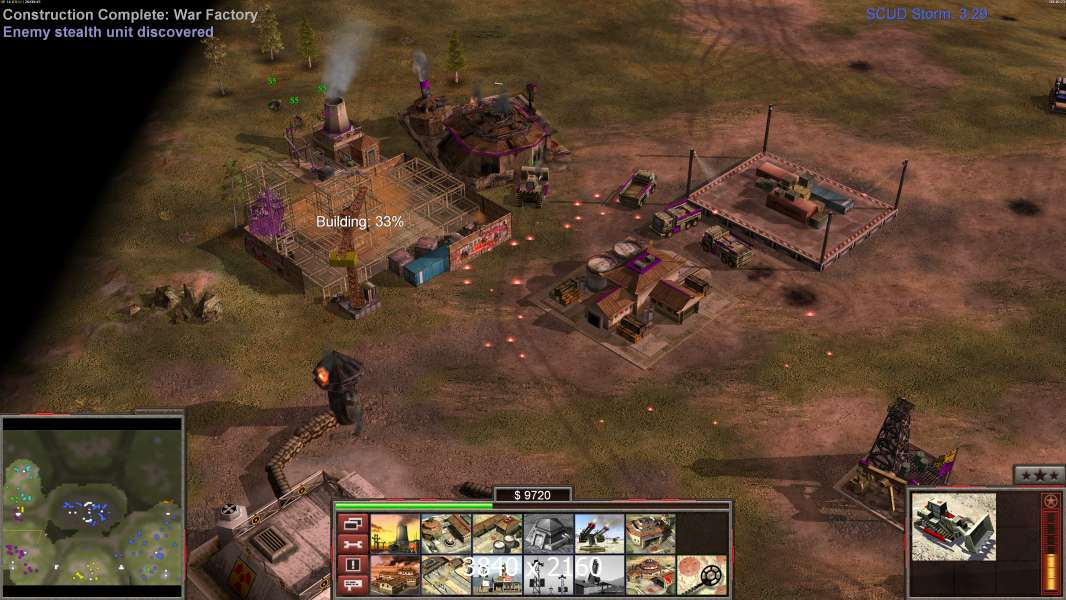Click the wrench button on the command bar
The height and width of the screenshot is (600, 1066).
352,544
